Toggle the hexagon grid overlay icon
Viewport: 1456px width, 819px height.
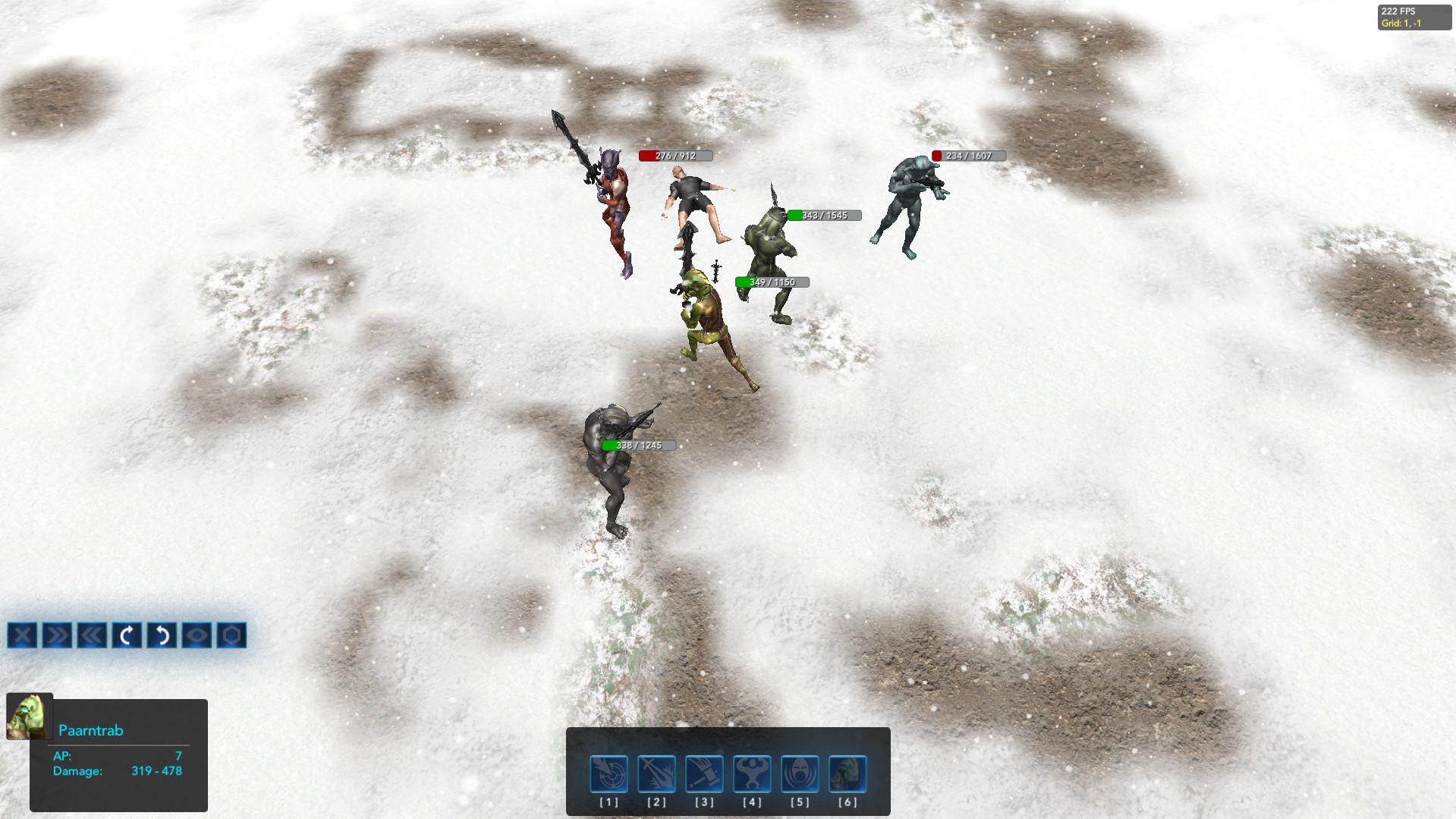point(231,636)
